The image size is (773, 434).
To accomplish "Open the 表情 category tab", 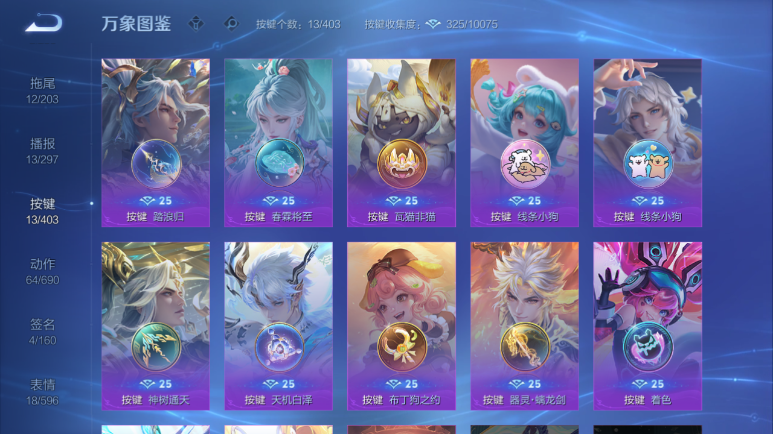I will 42,393.
